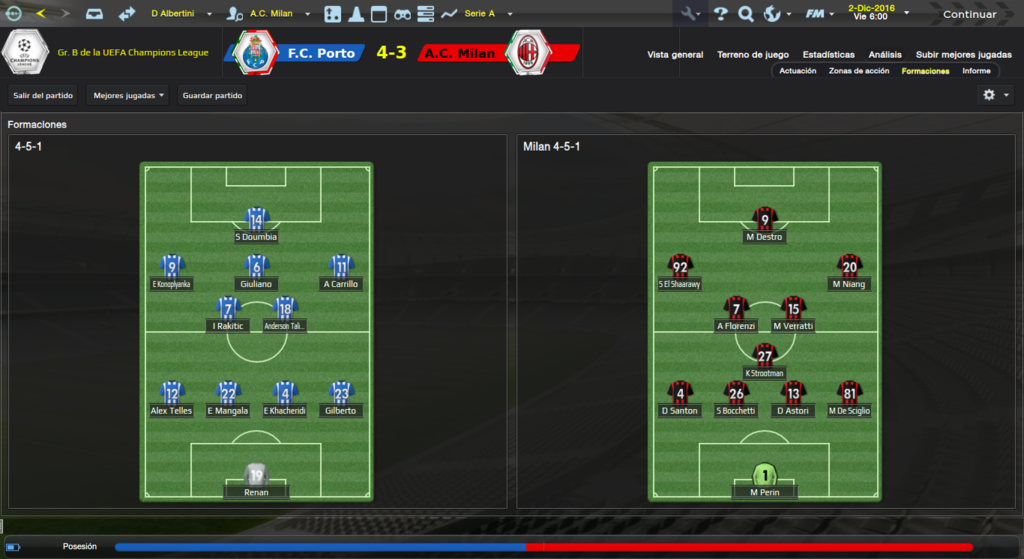Screen dimensions: 1024x559
Task: Open the Actuación sub-tab
Action: pyautogui.click(x=798, y=71)
